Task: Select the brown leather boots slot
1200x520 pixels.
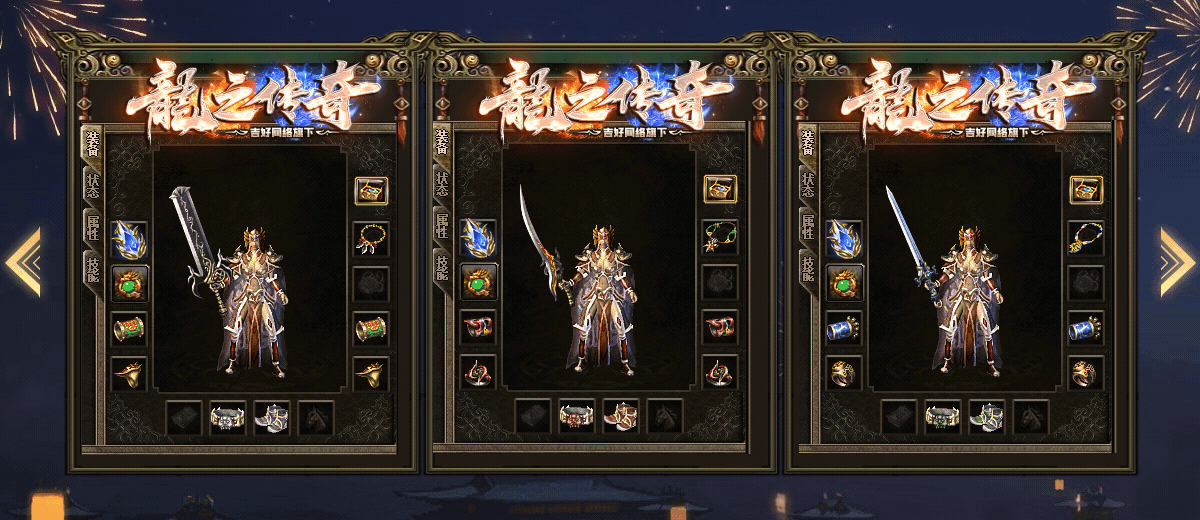Action: (x=620, y=416)
